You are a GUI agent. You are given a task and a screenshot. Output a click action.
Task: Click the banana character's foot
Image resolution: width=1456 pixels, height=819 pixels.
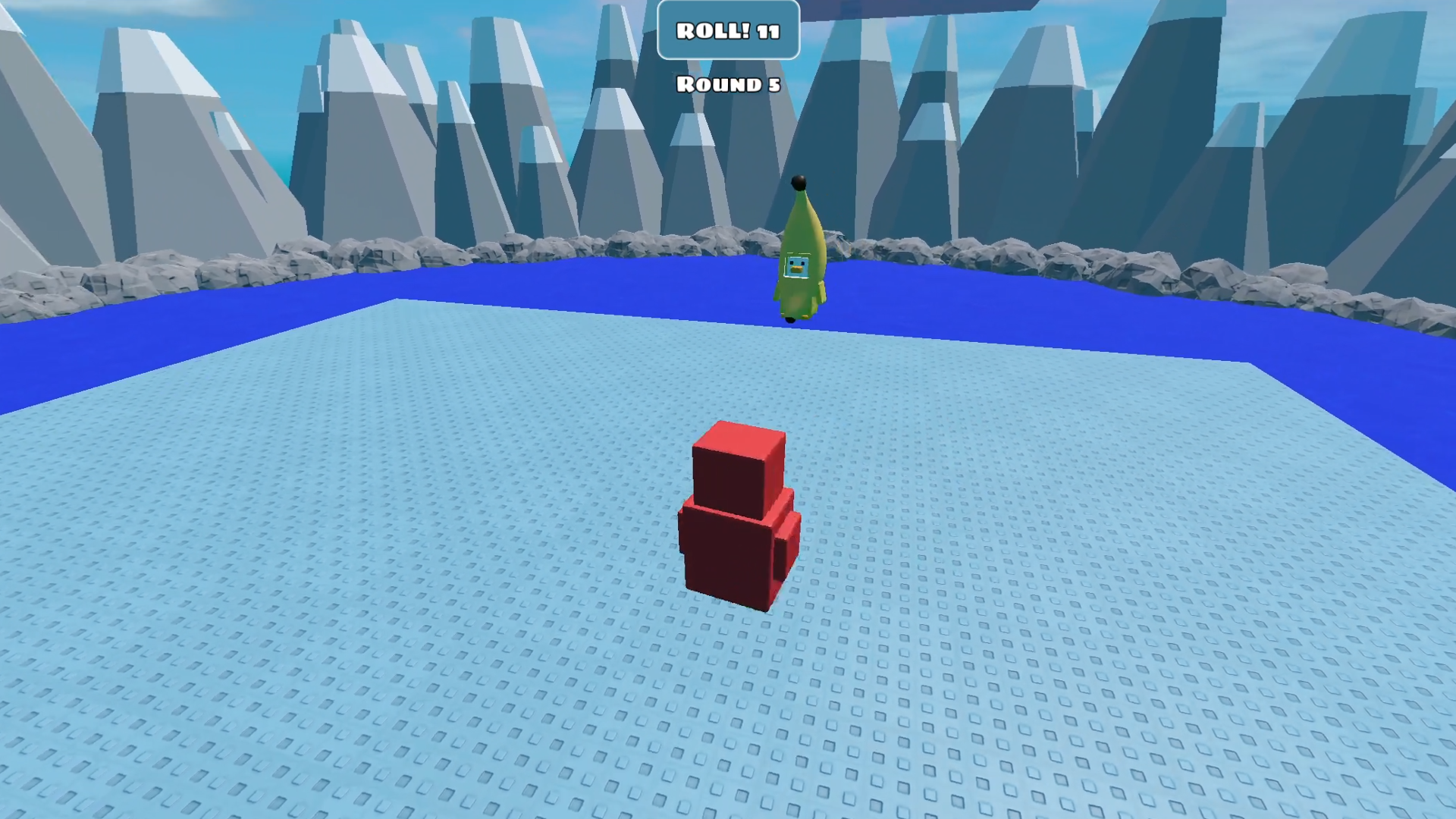click(x=790, y=319)
